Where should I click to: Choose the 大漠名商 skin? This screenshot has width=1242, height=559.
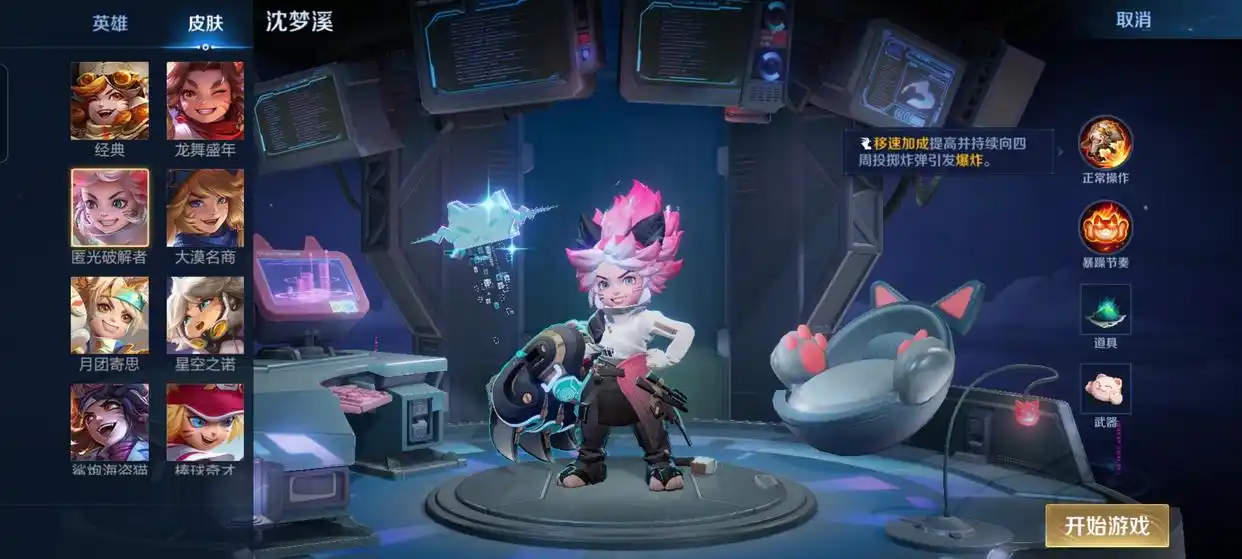(205, 208)
